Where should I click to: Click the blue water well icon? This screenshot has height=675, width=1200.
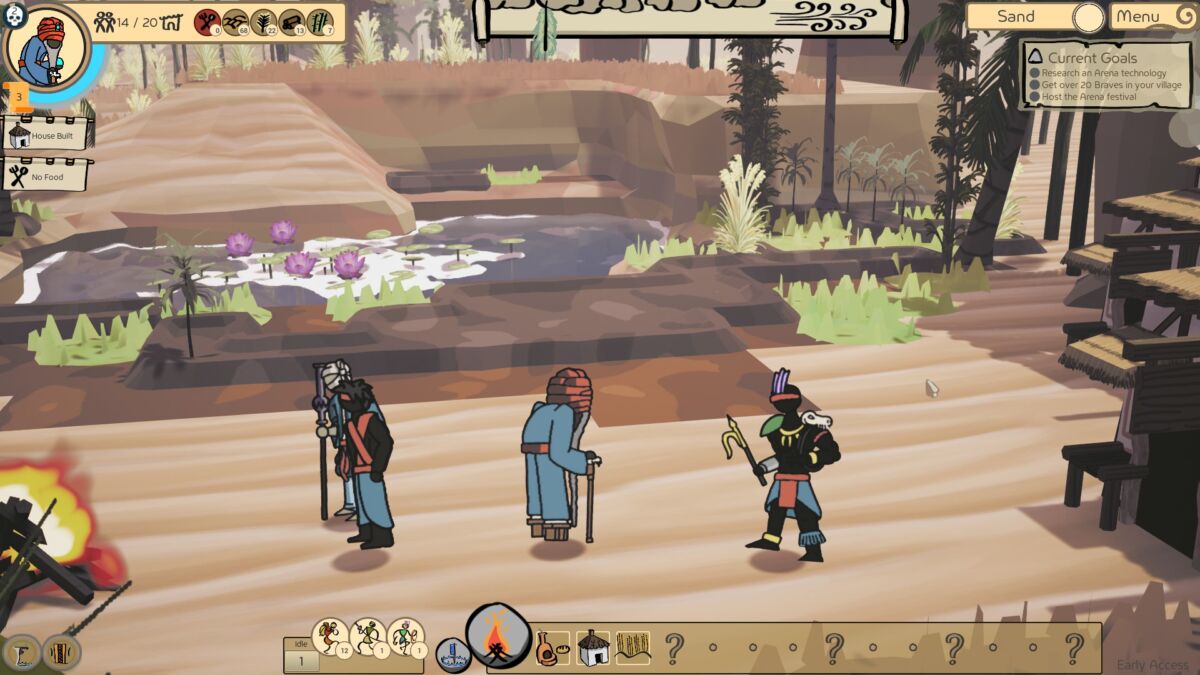453,655
